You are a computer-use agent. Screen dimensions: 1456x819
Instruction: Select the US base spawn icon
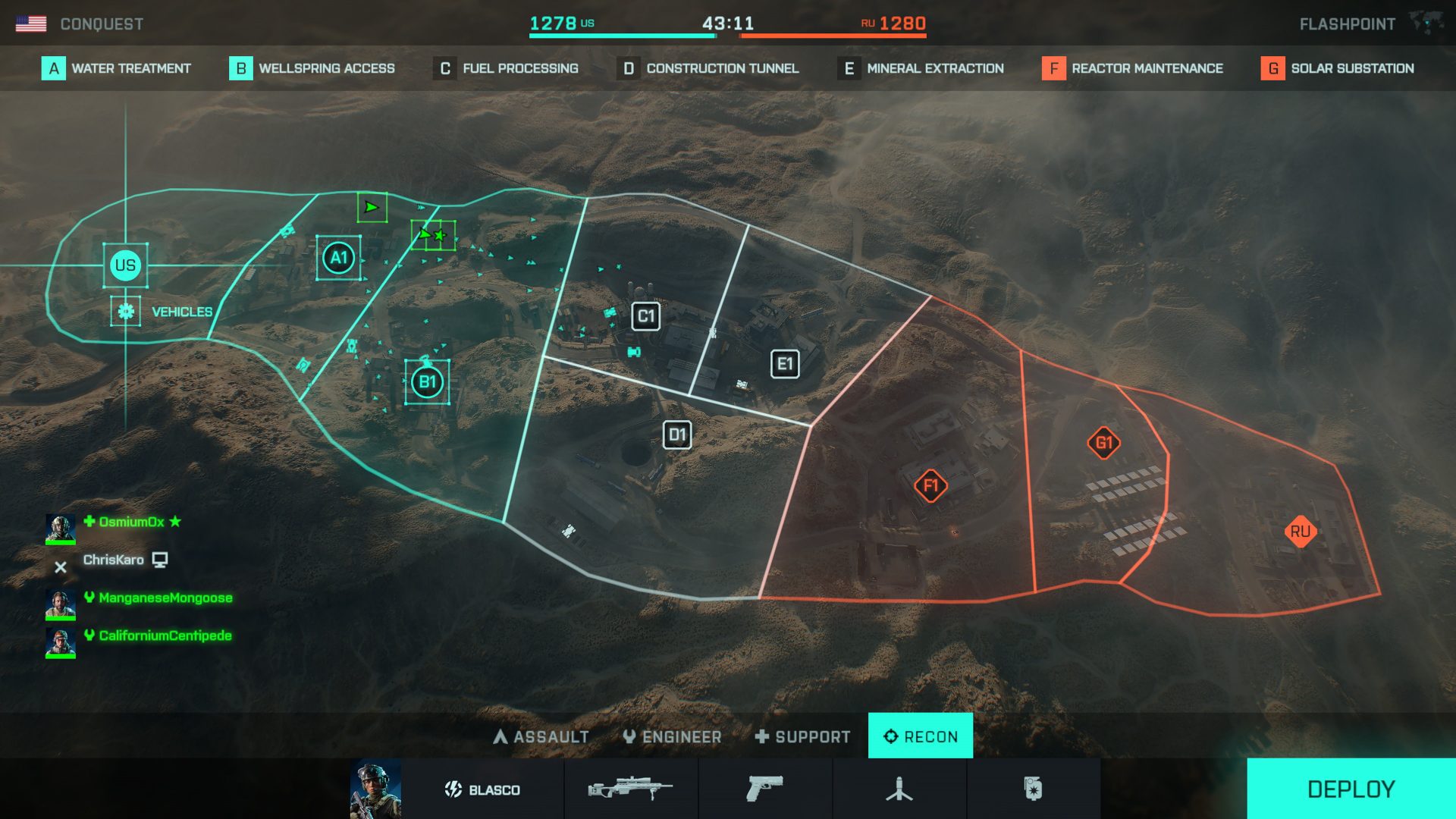click(124, 265)
